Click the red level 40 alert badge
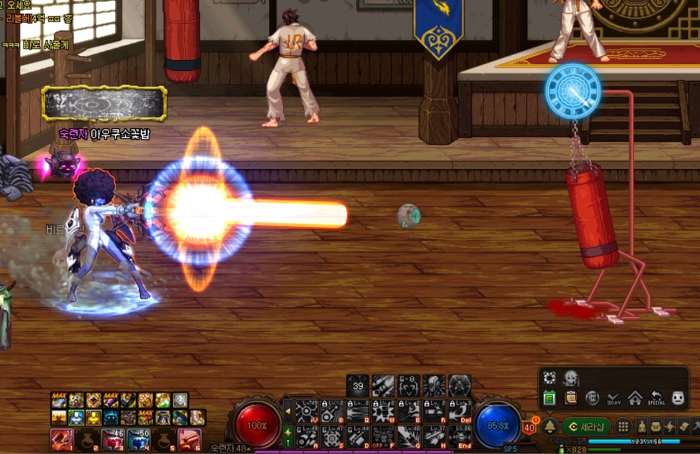 point(531,428)
